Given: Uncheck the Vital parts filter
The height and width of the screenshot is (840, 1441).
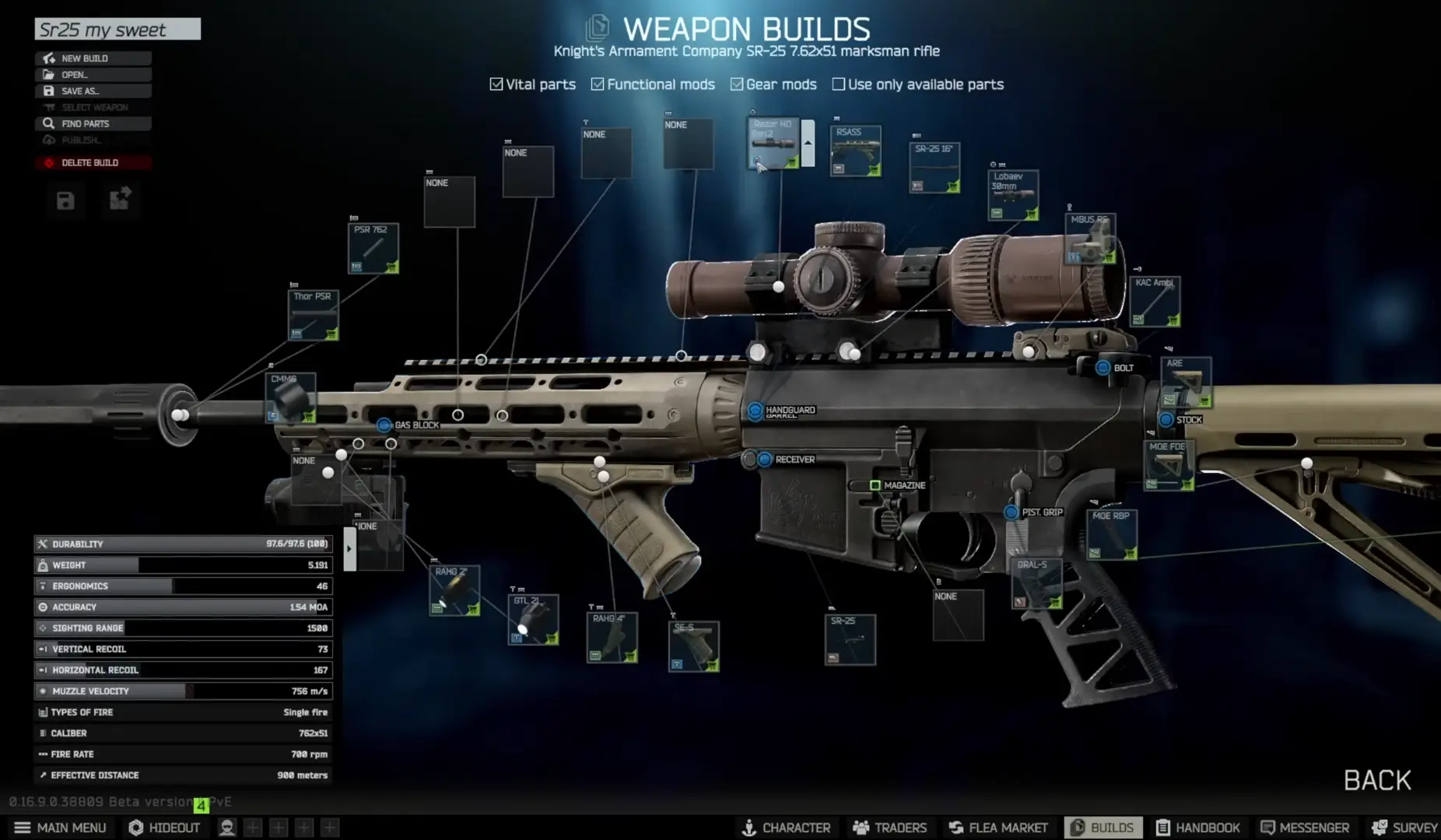Looking at the screenshot, I should click(496, 83).
